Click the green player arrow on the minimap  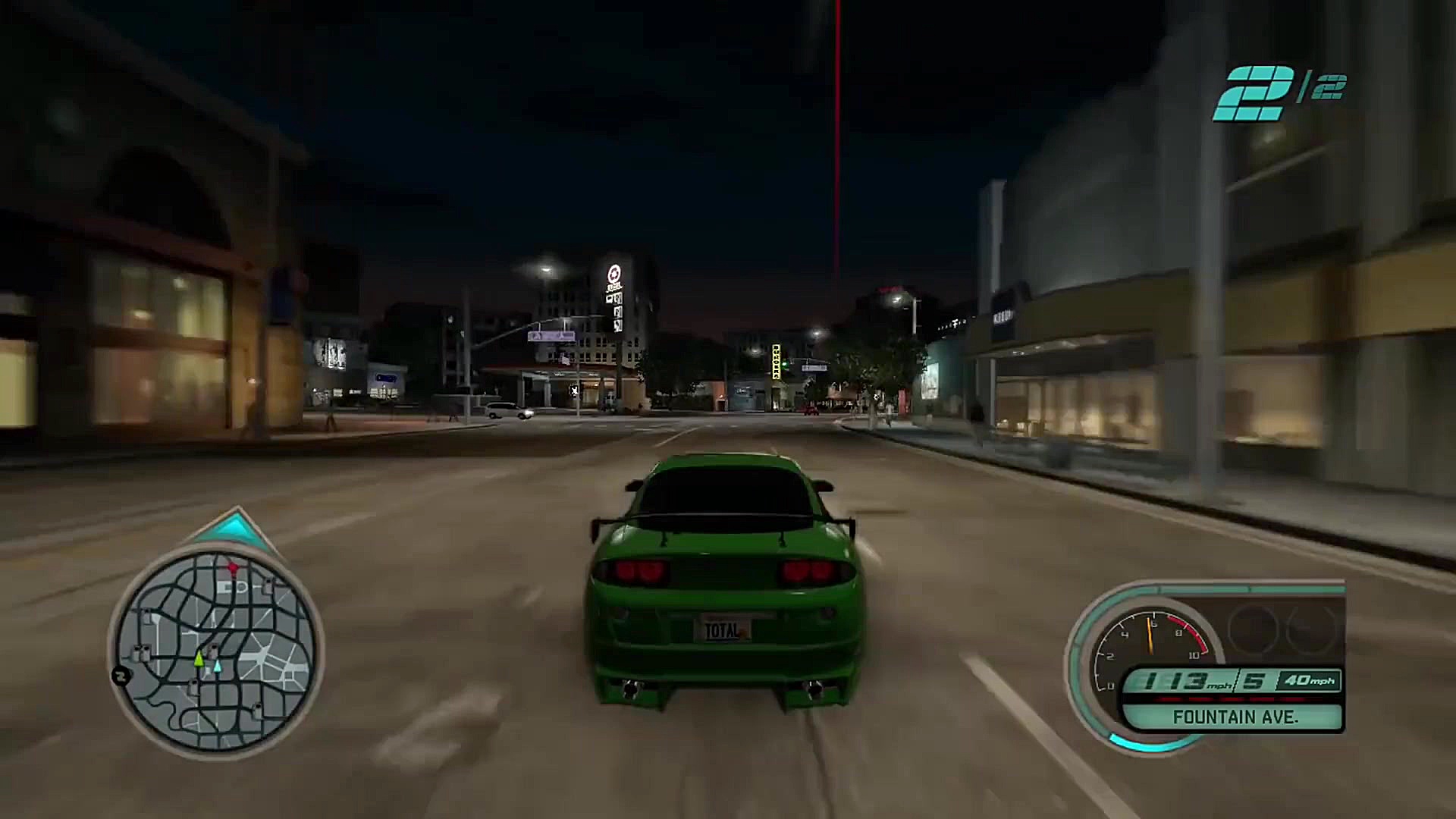199,661
